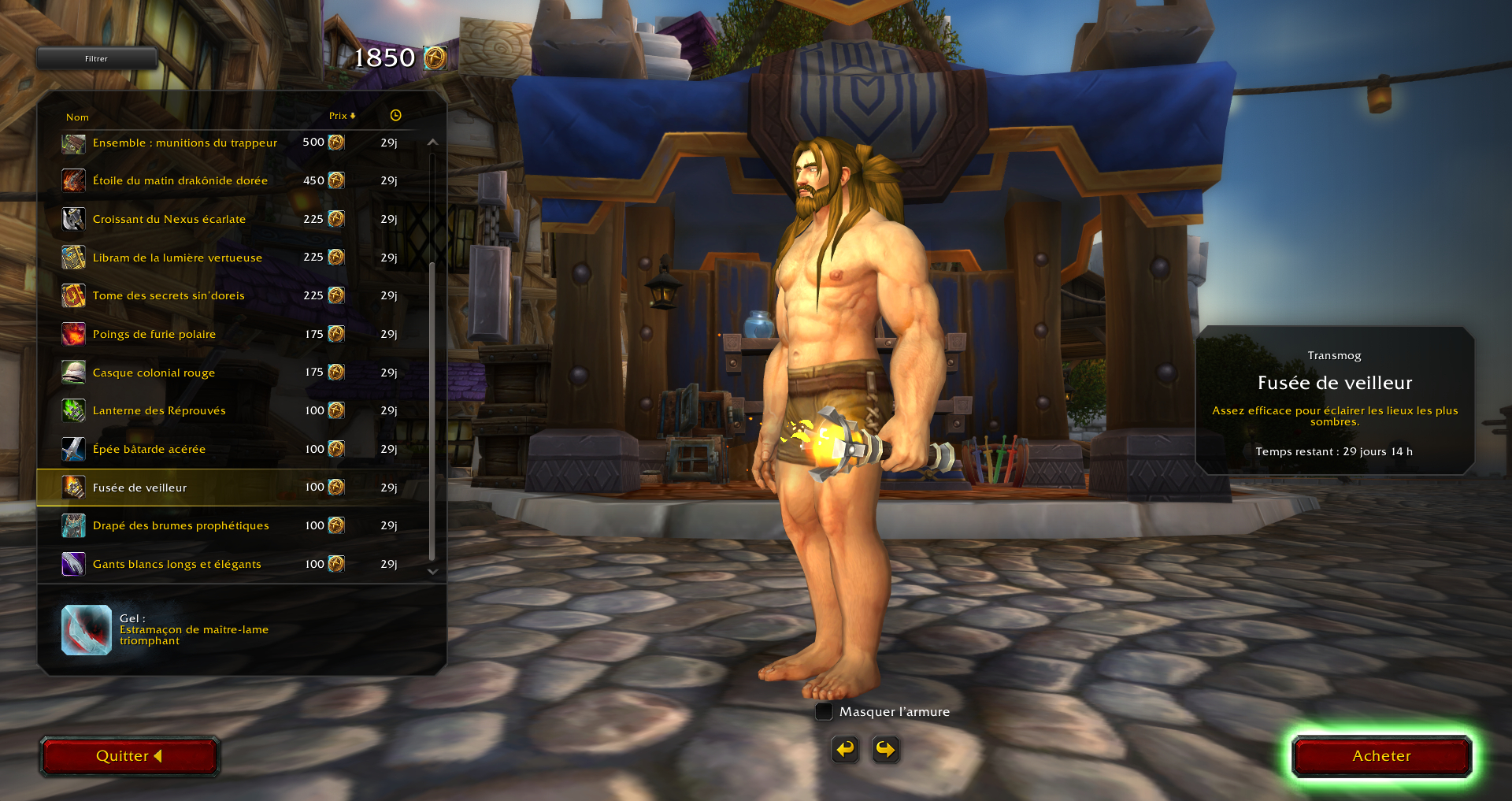Rotate character with left arrow button
Viewport: 1512px width, 801px height.
845,749
